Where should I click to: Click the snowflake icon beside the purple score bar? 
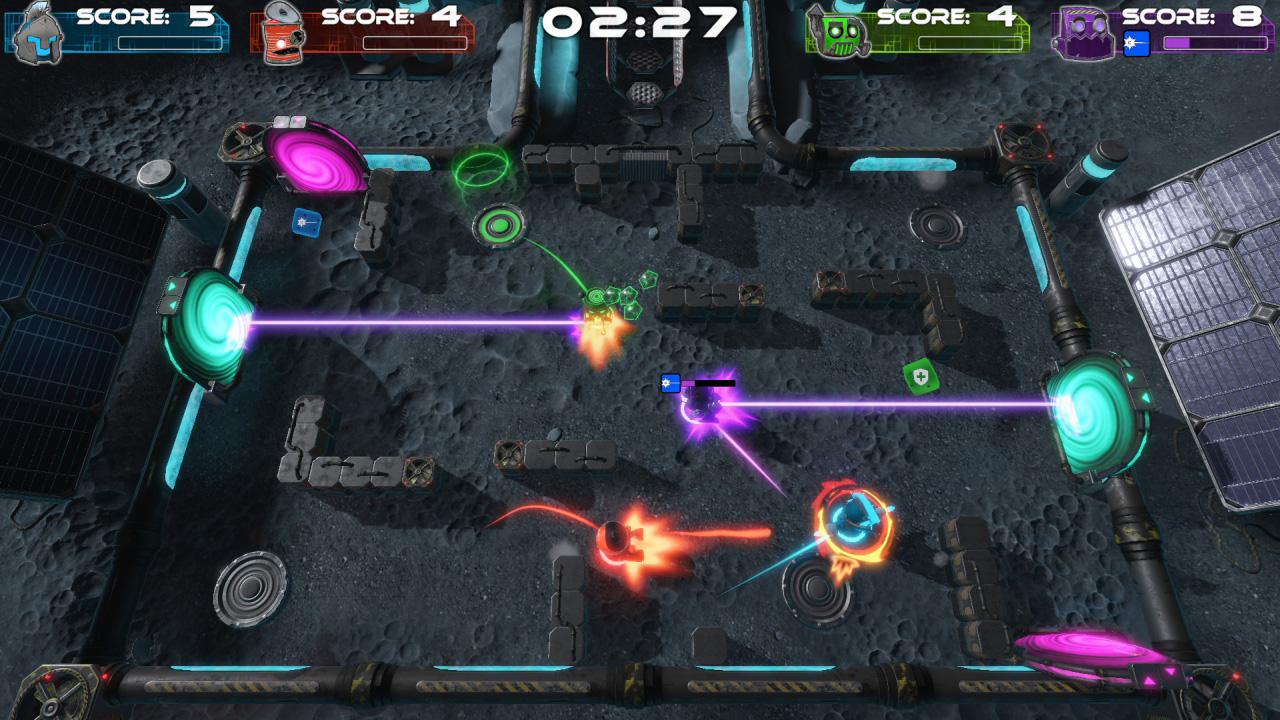click(1135, 43)
